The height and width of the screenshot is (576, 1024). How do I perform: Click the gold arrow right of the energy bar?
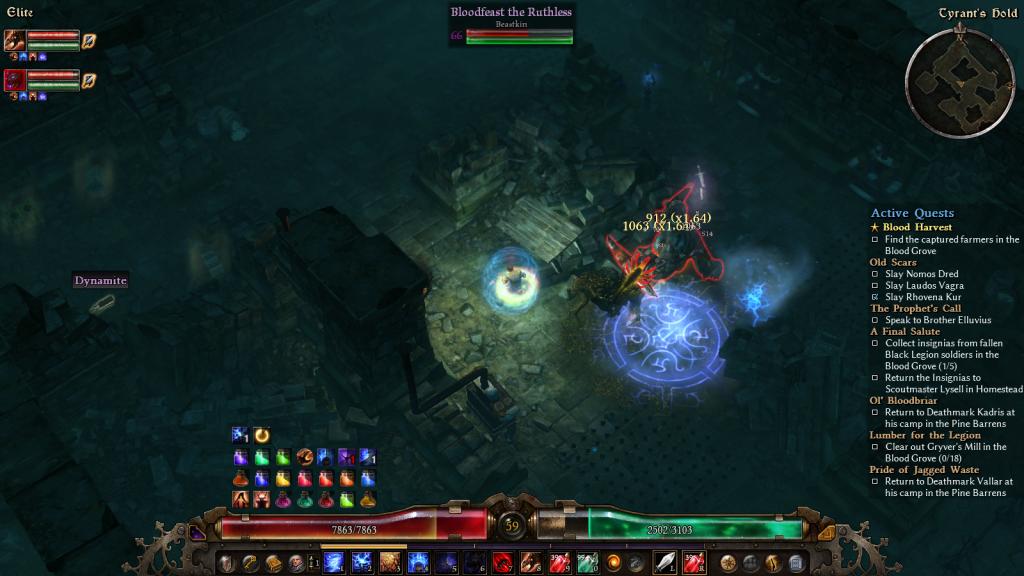tap(826, 533)
